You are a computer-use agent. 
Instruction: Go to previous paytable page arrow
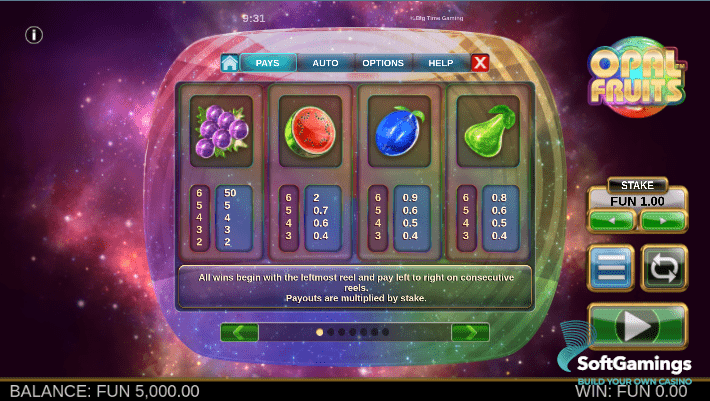(x=239, y=332)
